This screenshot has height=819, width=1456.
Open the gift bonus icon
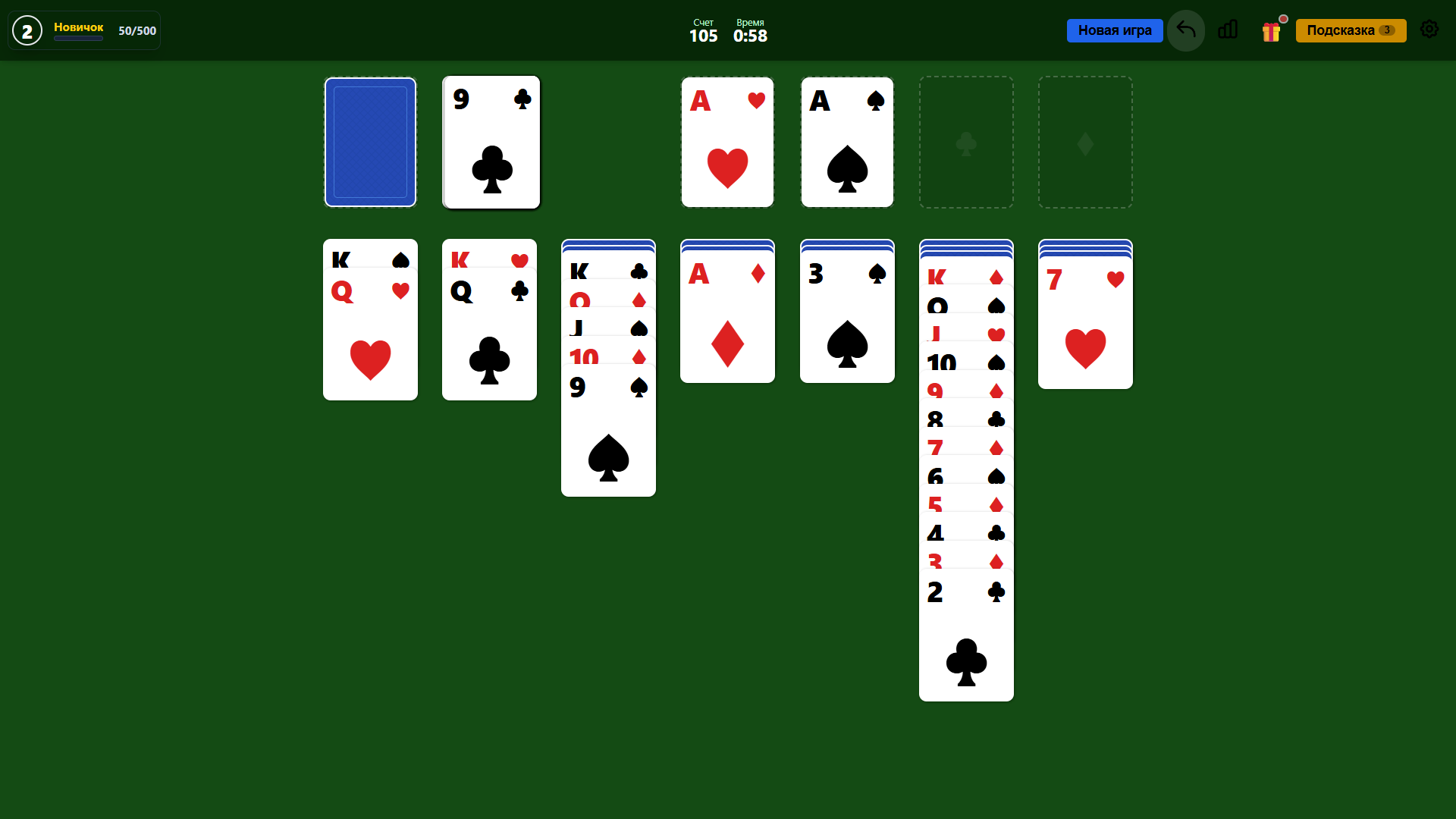(x=1272, y=30)
